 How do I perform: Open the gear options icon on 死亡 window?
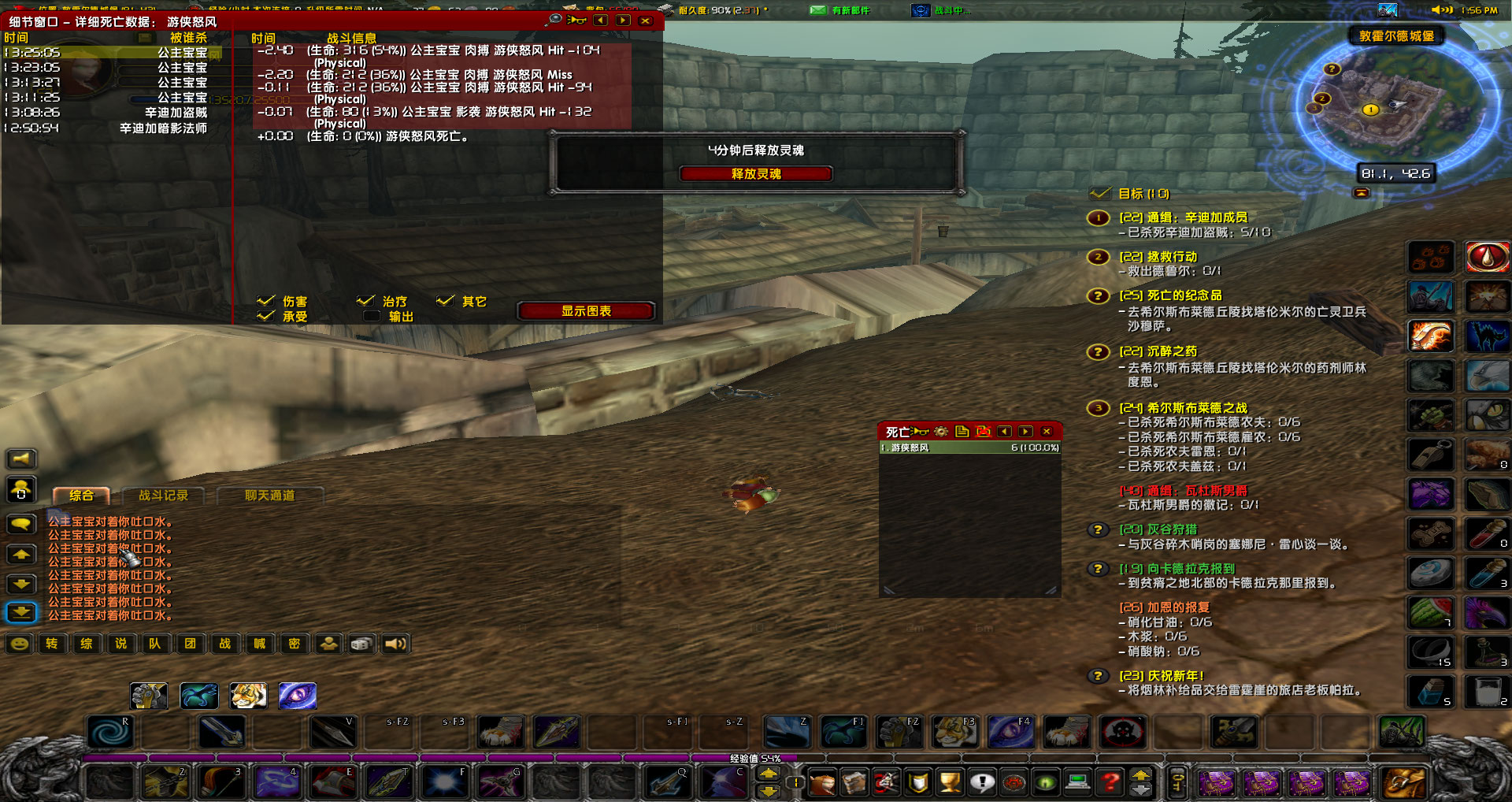941,431
